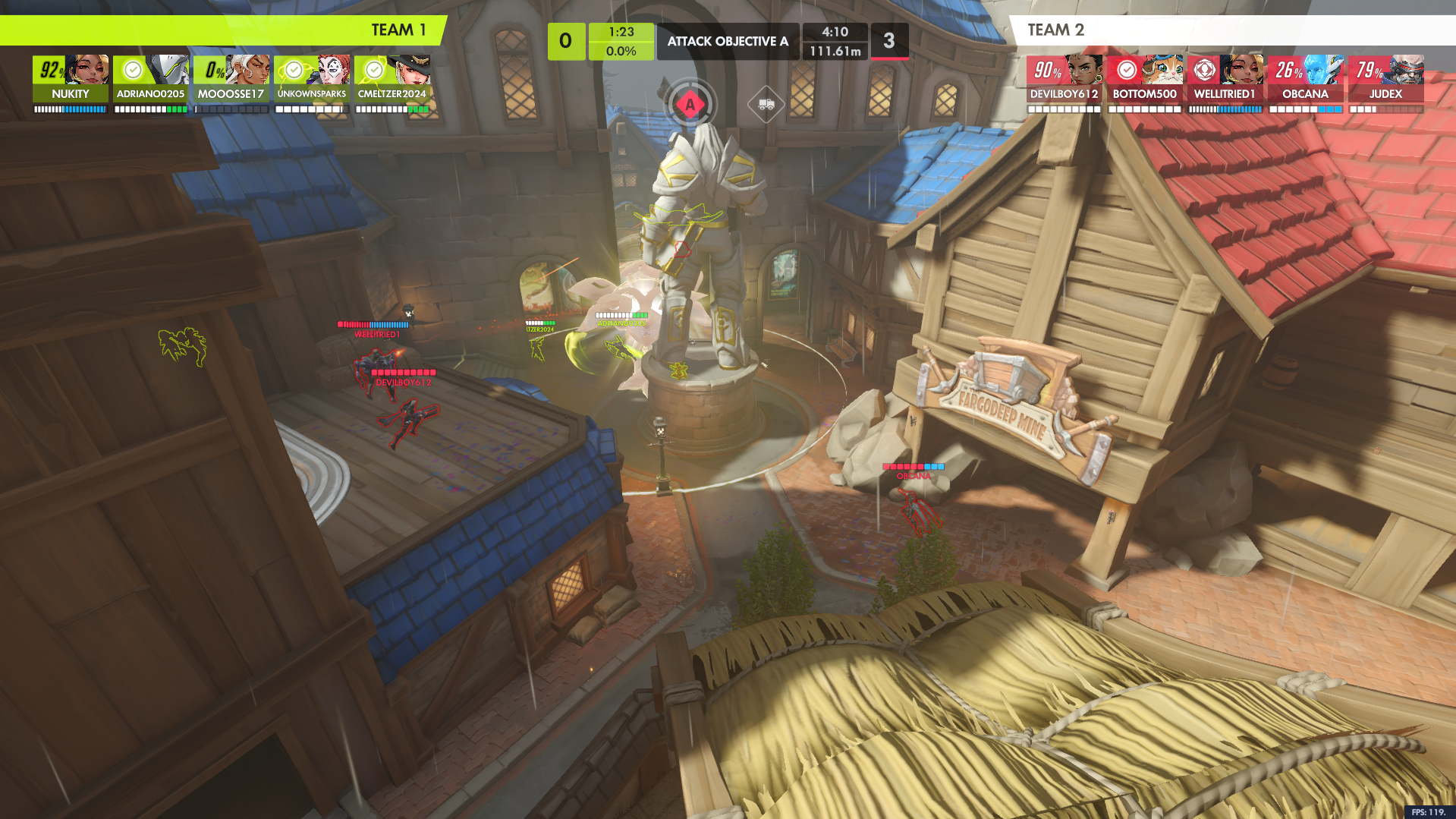Click the 0.0% capture progress bar
This screenshot has width=1456, height=819.
coord(621,52)
